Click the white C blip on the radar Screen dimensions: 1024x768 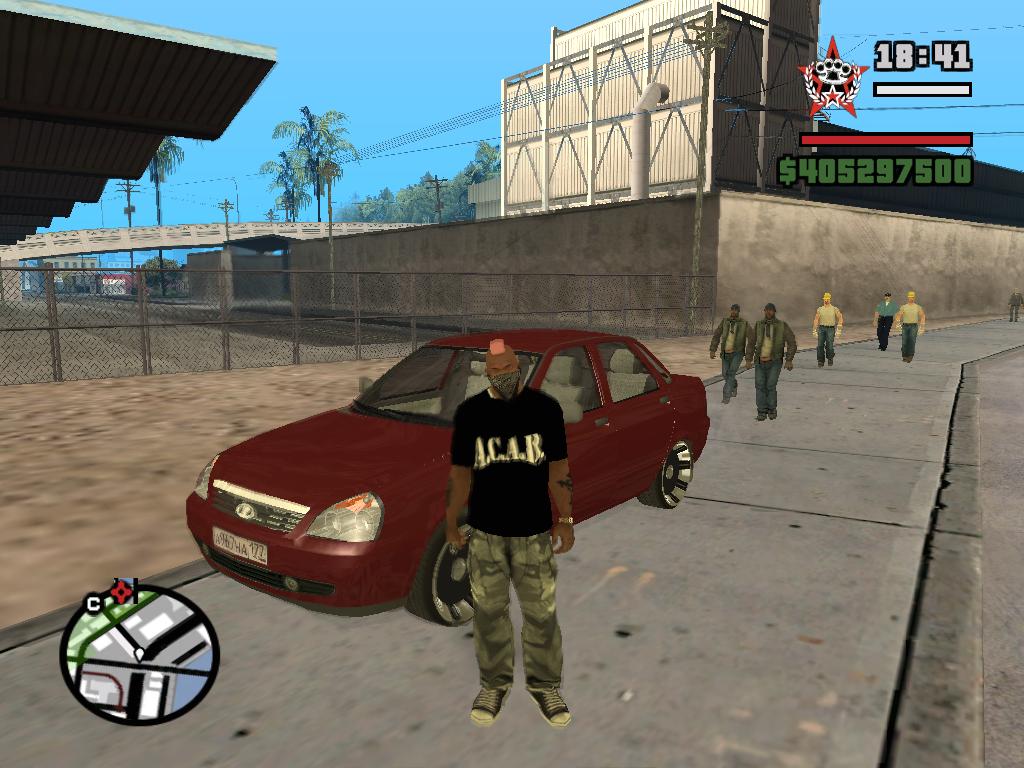point(93,602)
